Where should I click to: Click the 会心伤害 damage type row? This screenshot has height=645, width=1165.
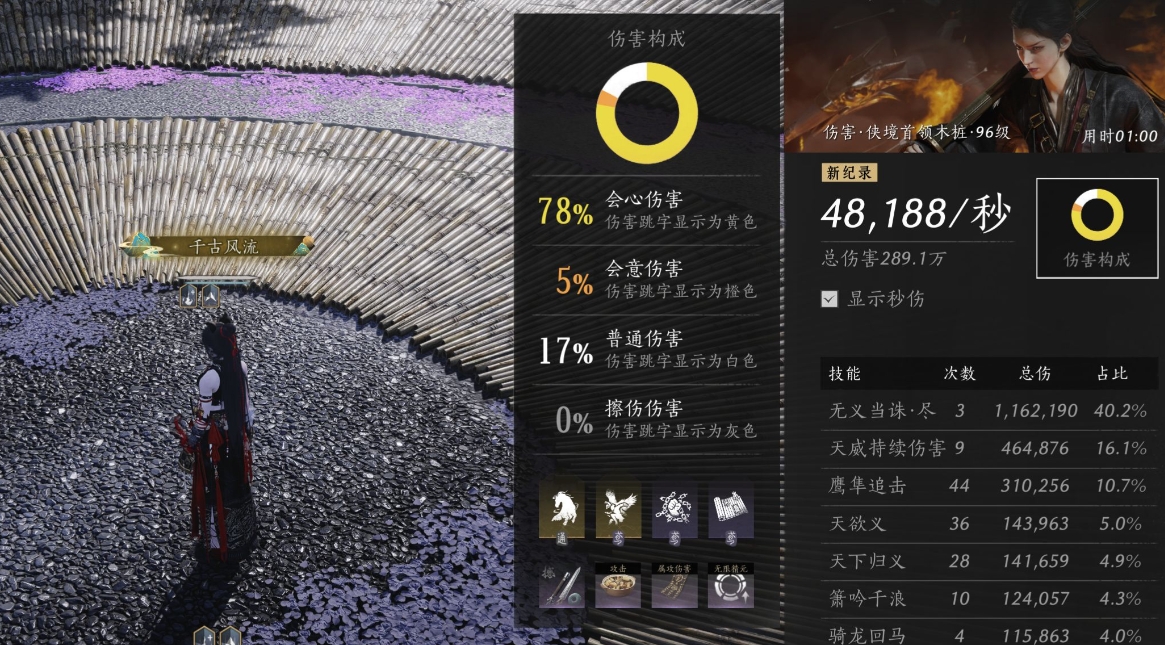tap(647, 210)
